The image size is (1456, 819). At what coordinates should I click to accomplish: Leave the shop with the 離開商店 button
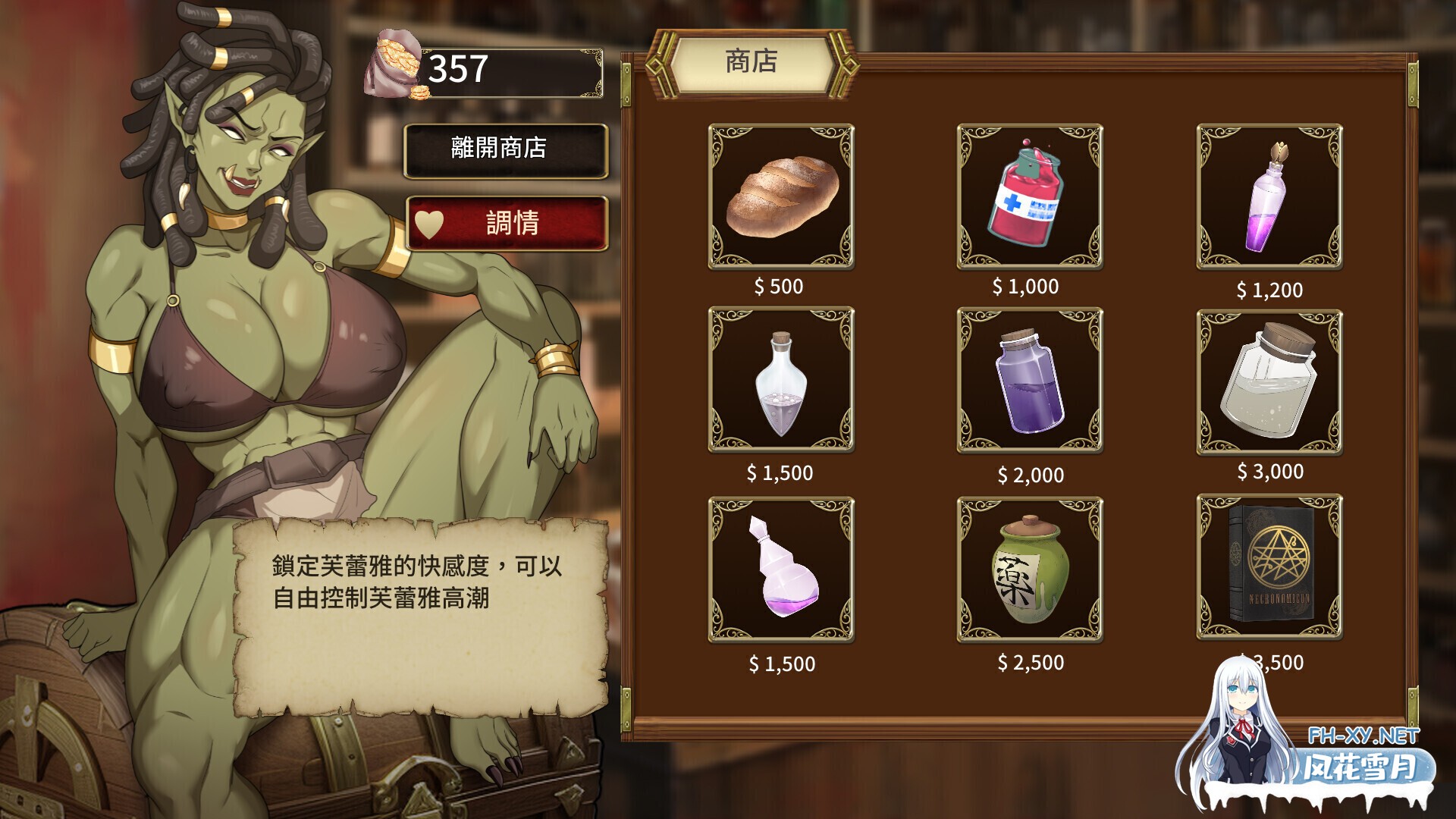point(506,150)
